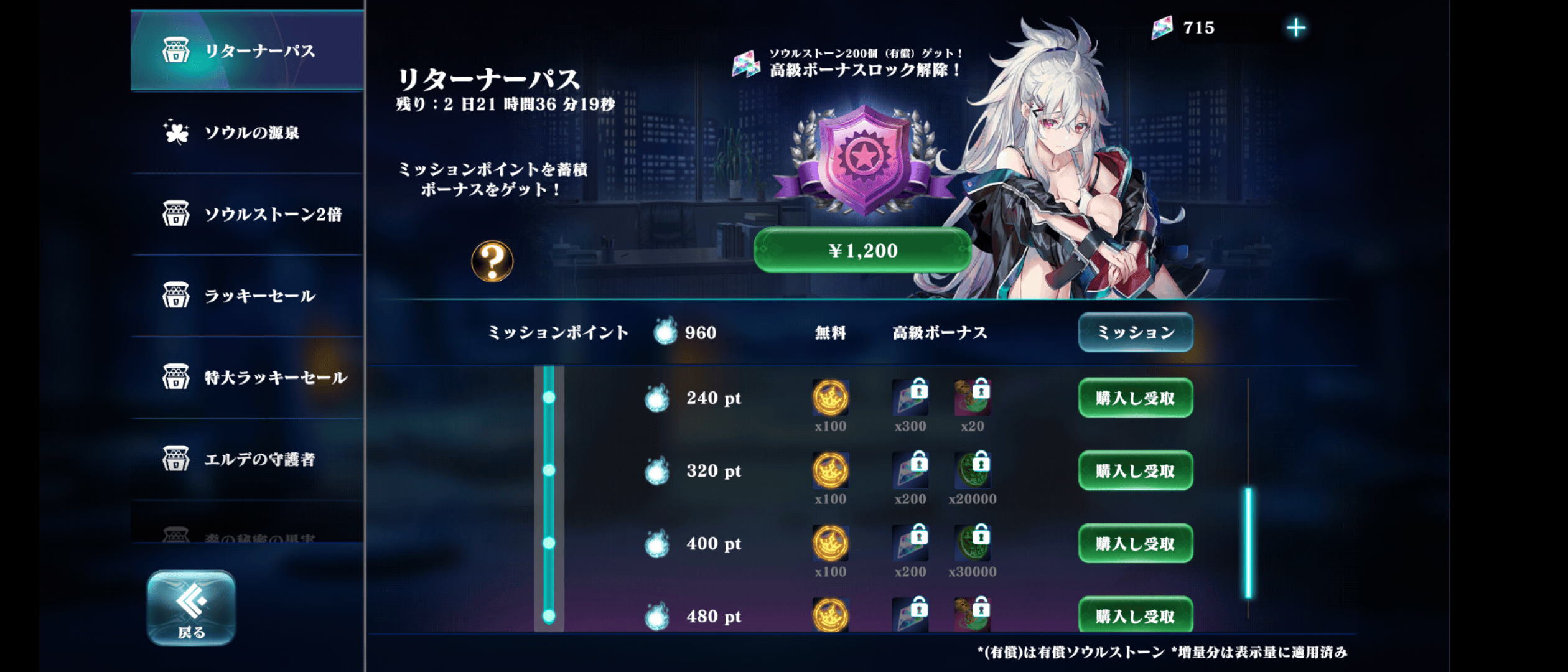Switch to ソウルストーン2倍 category
This screenshot has width=1568, height=672.
(x=247, y=214)
